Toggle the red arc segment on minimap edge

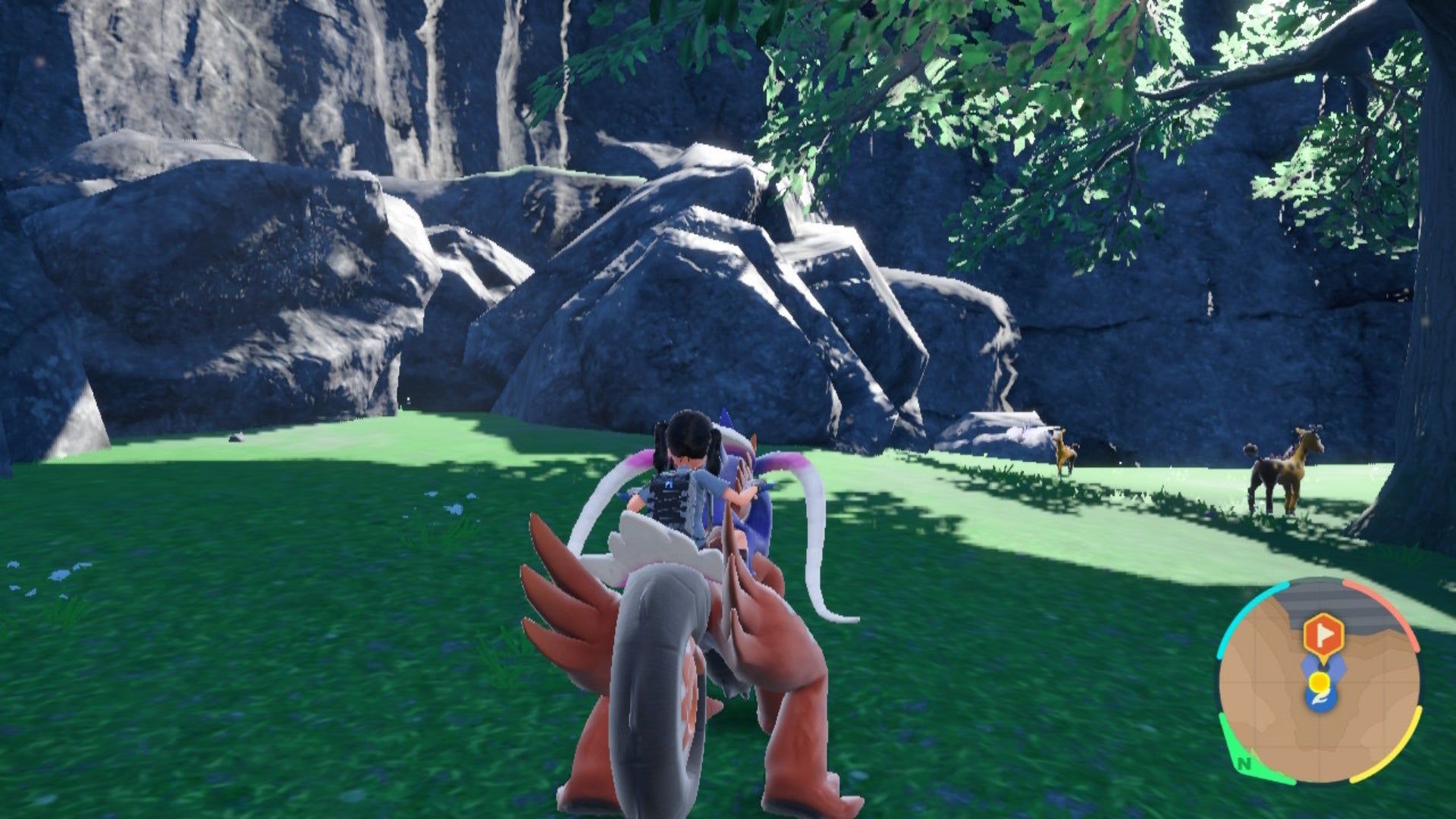[x=1403, y=623]
